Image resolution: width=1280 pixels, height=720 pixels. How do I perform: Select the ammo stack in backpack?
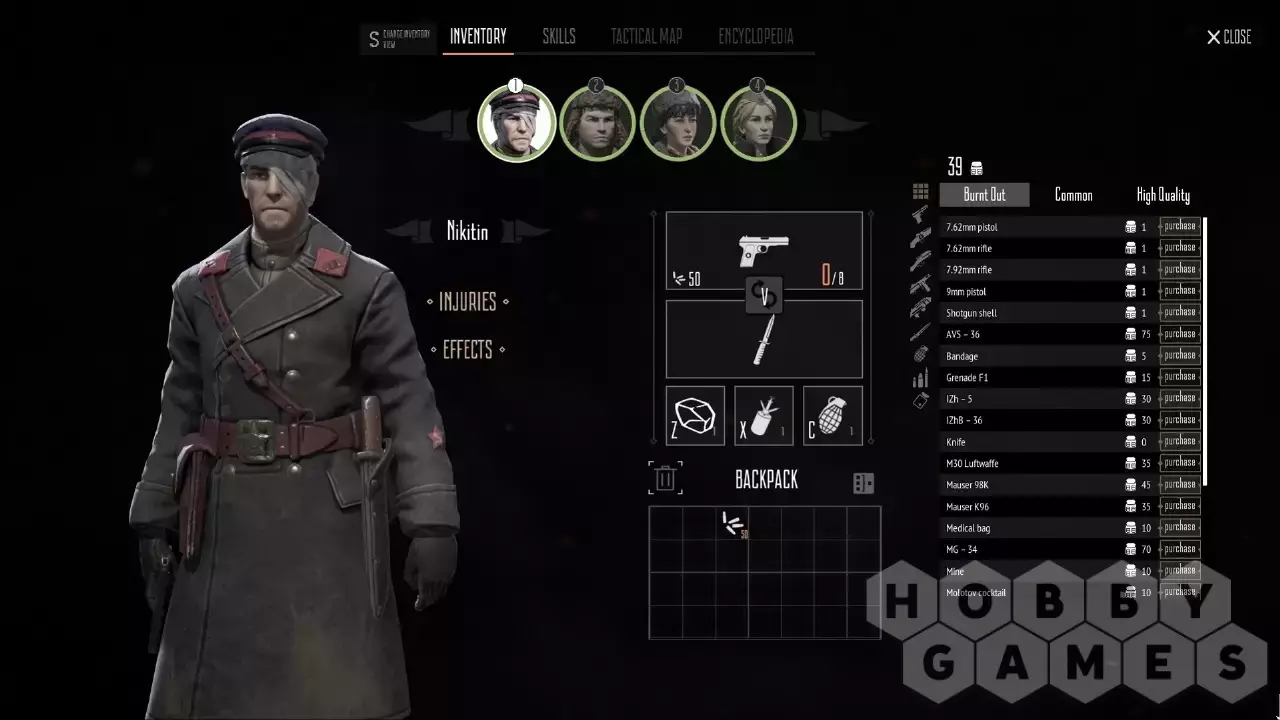pyautogui.click(x=733, y=523)
